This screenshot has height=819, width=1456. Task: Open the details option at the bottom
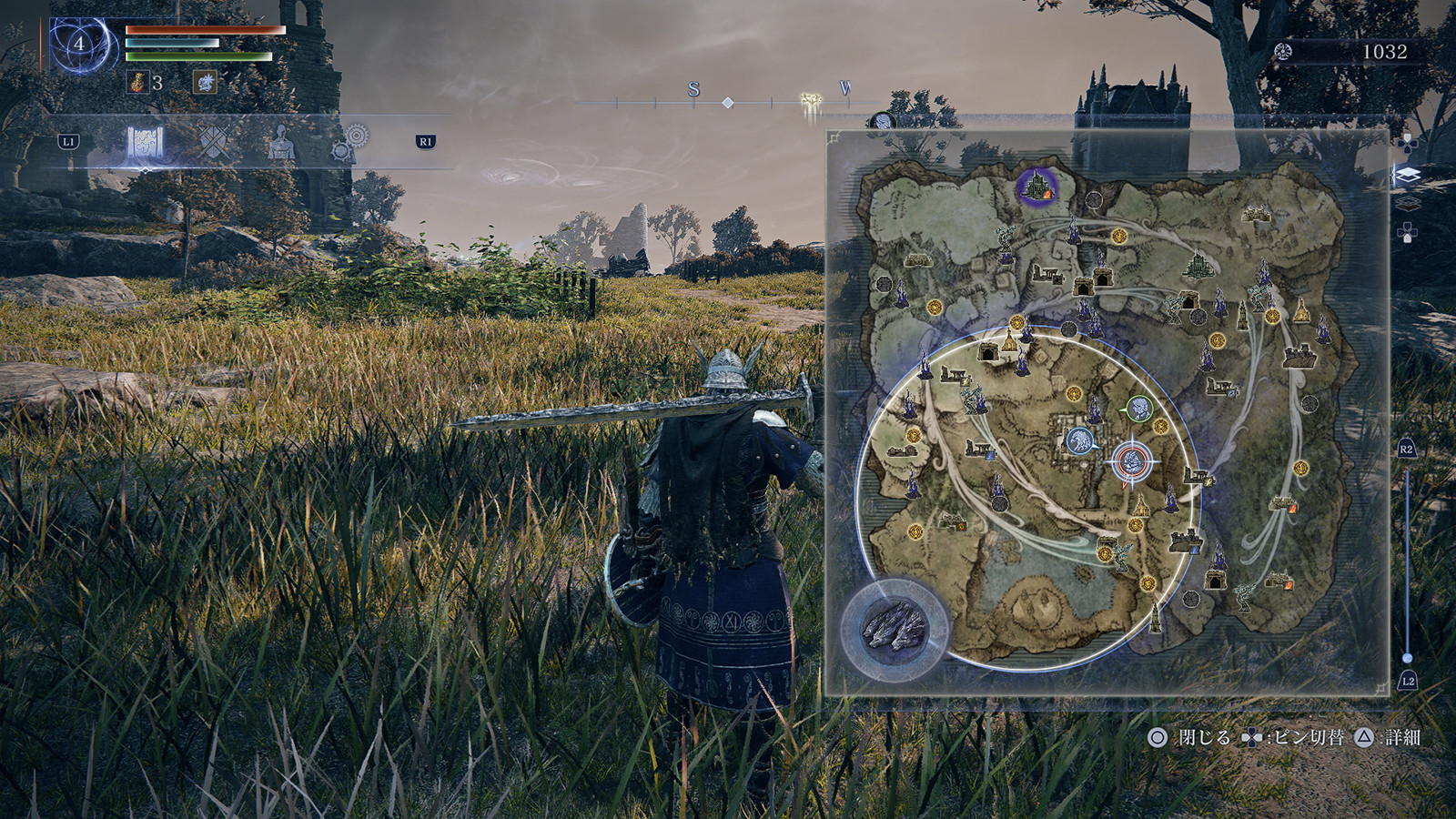1401,737
